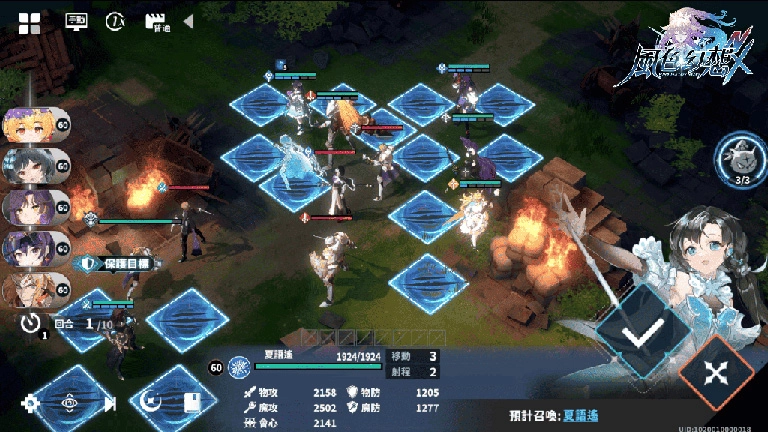This screenshot has height=432, width=768.
Task: Toggle the manual/auto battle monitor icon
Action: (x=76, y=21)
